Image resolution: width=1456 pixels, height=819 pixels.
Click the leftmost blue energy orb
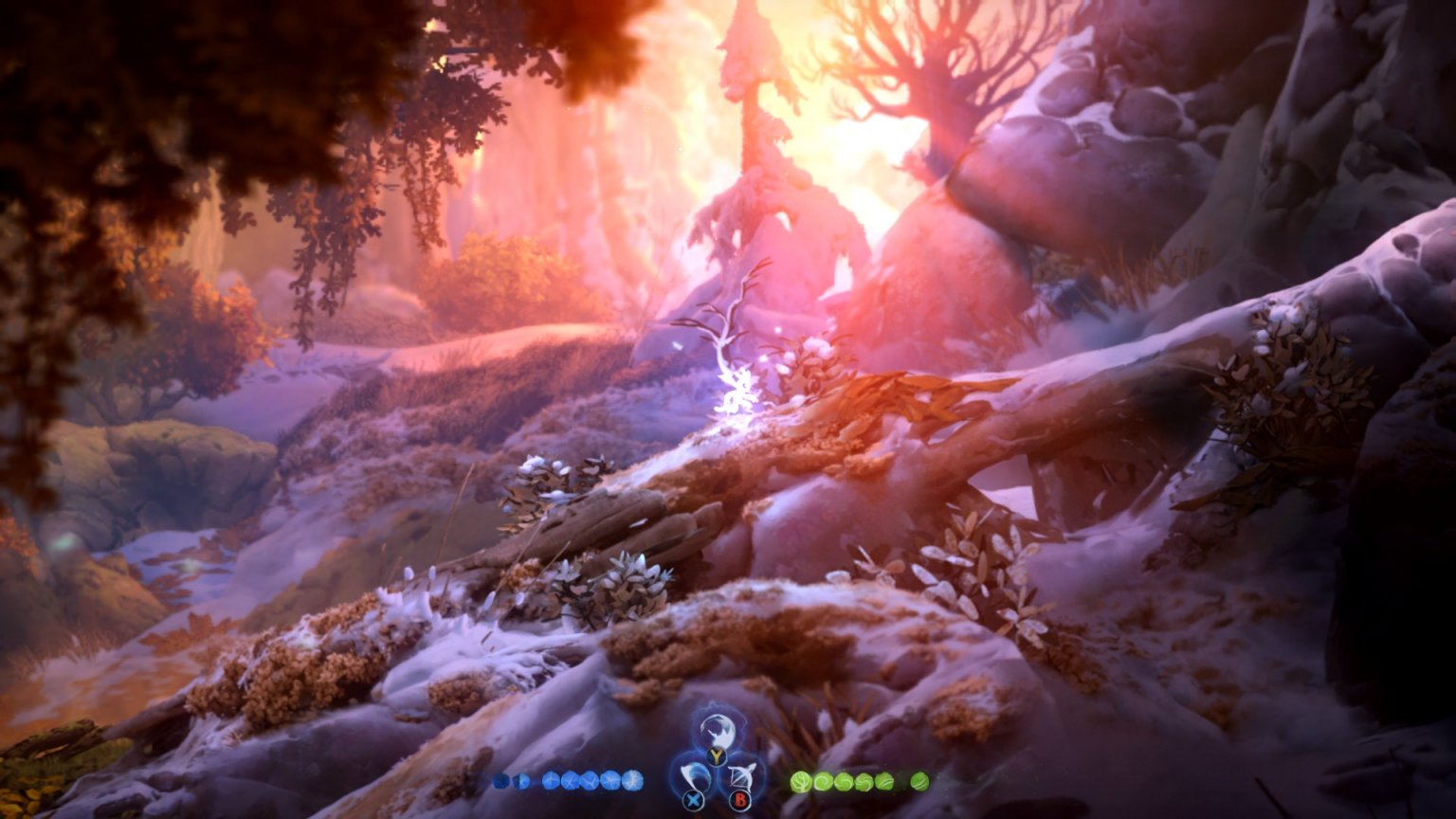click(500, 780)
